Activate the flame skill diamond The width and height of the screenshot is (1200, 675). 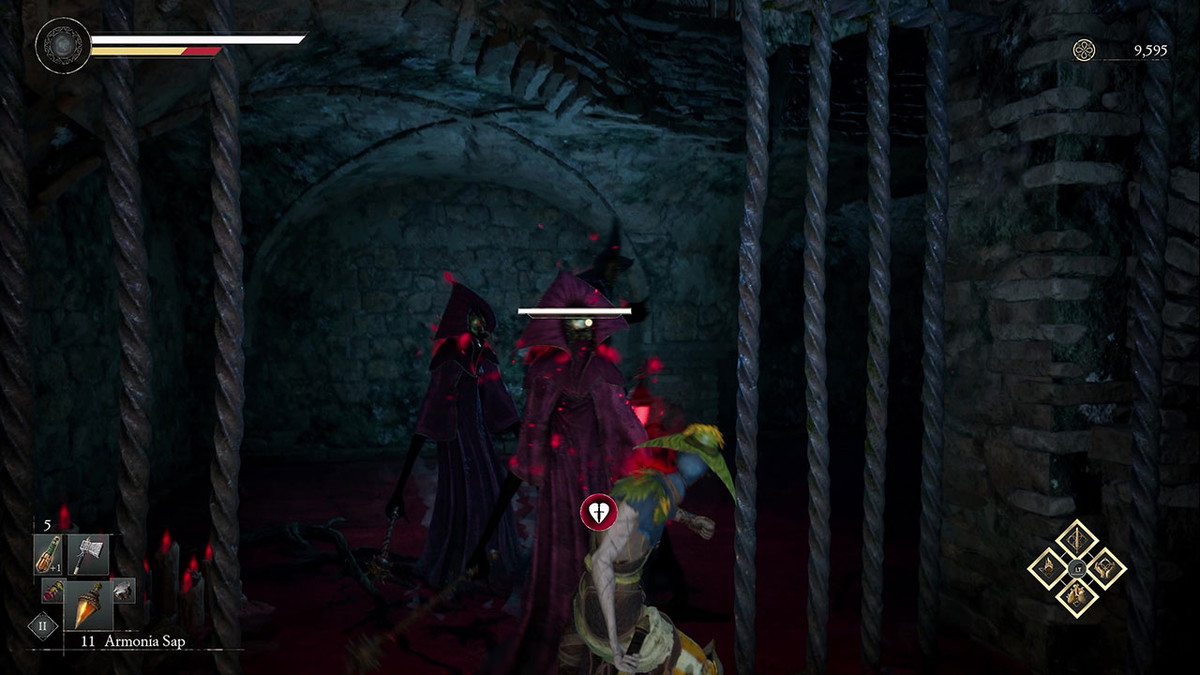(x=1048, y=569)
